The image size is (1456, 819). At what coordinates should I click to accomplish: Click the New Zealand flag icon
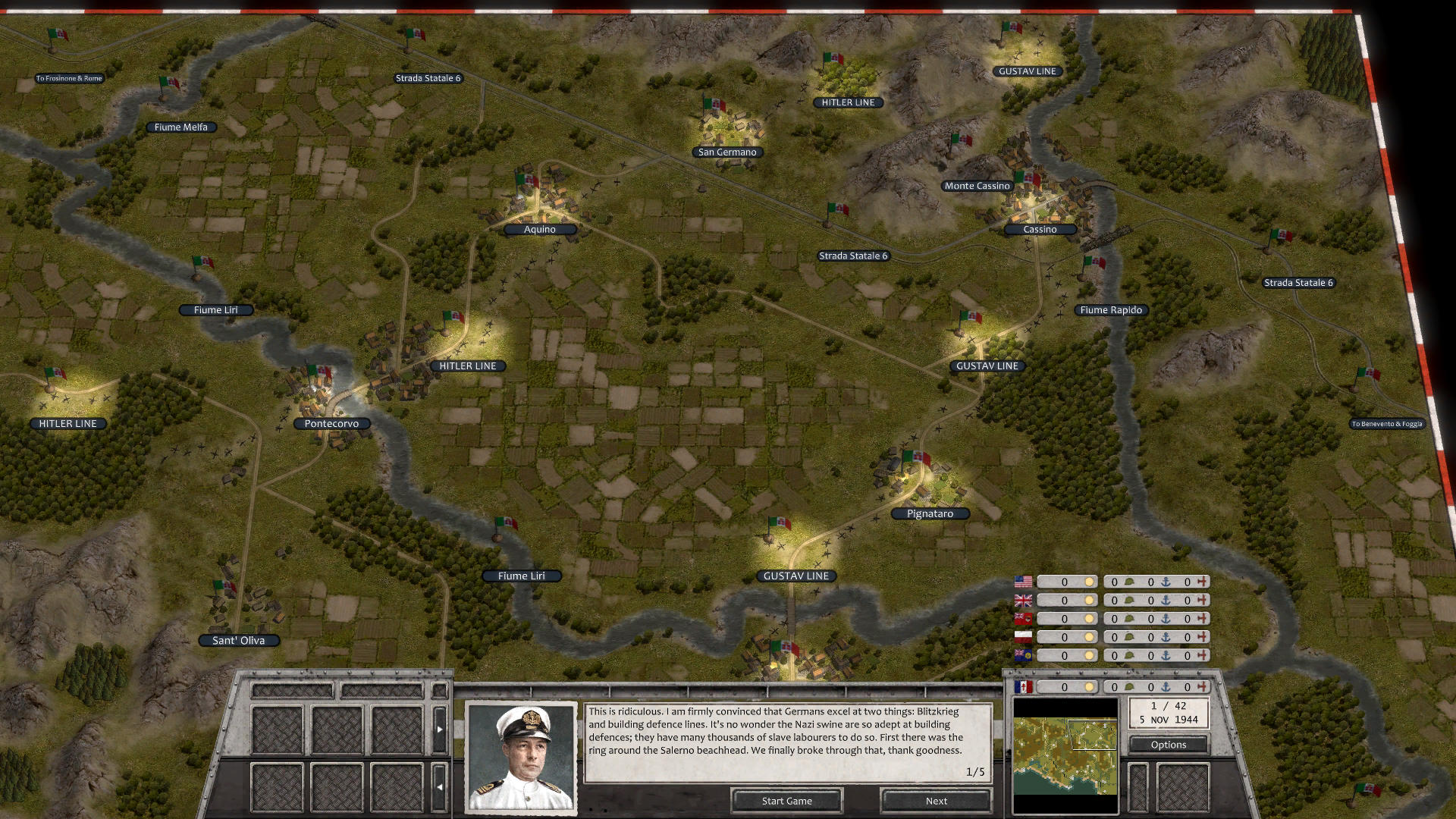point(1023,655)
